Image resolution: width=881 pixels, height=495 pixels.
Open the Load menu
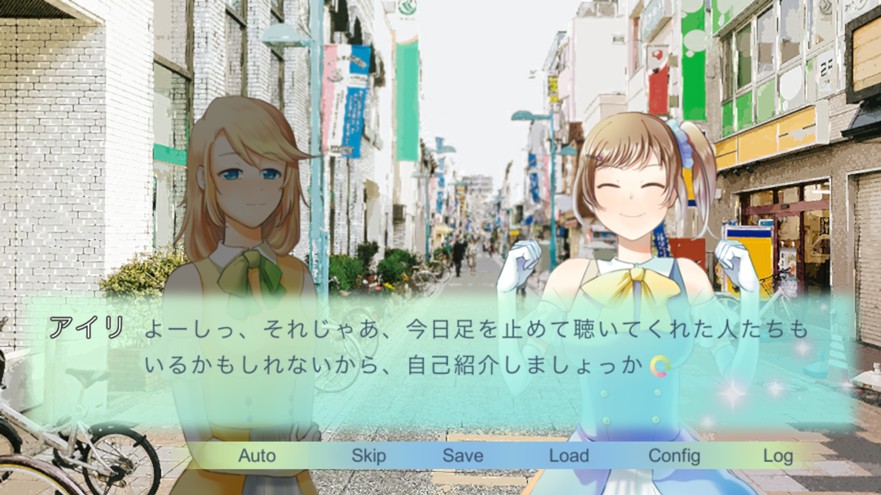click(568, 456)
